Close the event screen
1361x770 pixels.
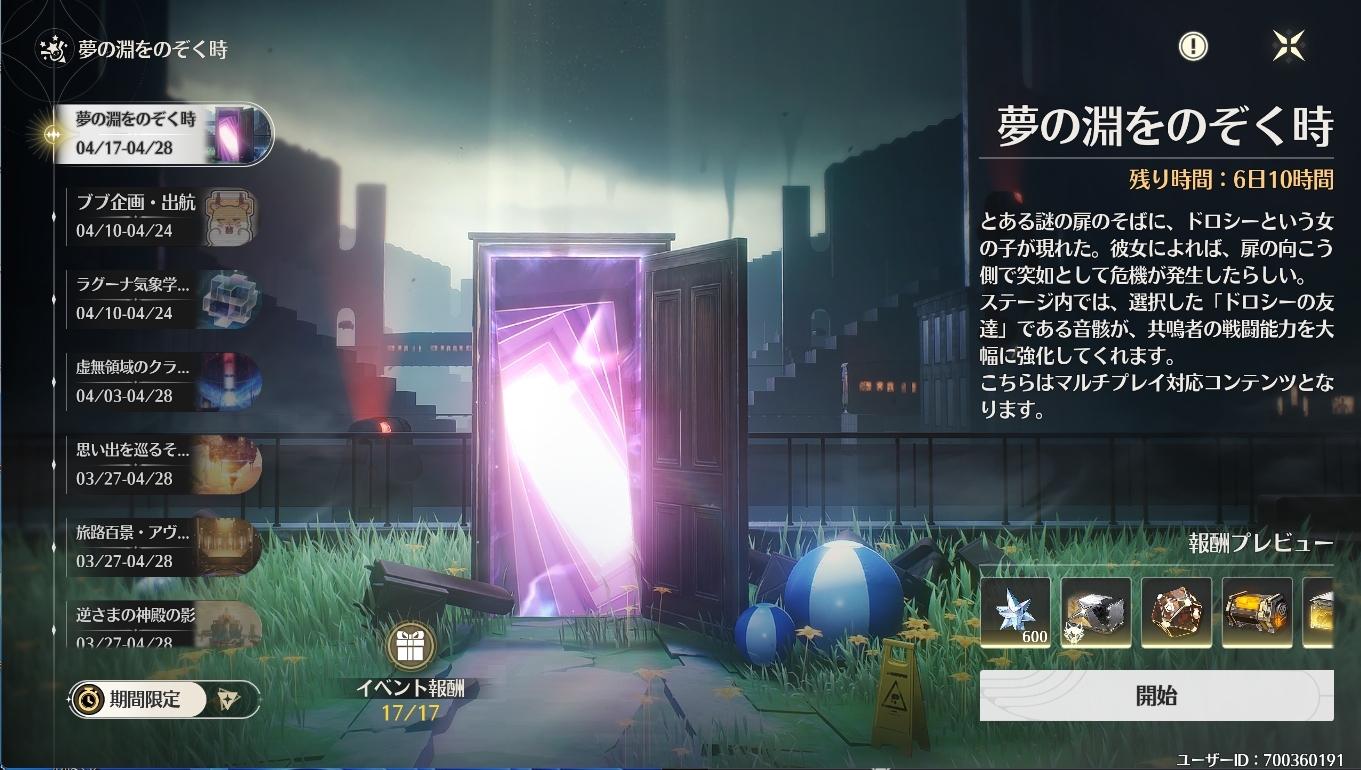coord(1288,45)
